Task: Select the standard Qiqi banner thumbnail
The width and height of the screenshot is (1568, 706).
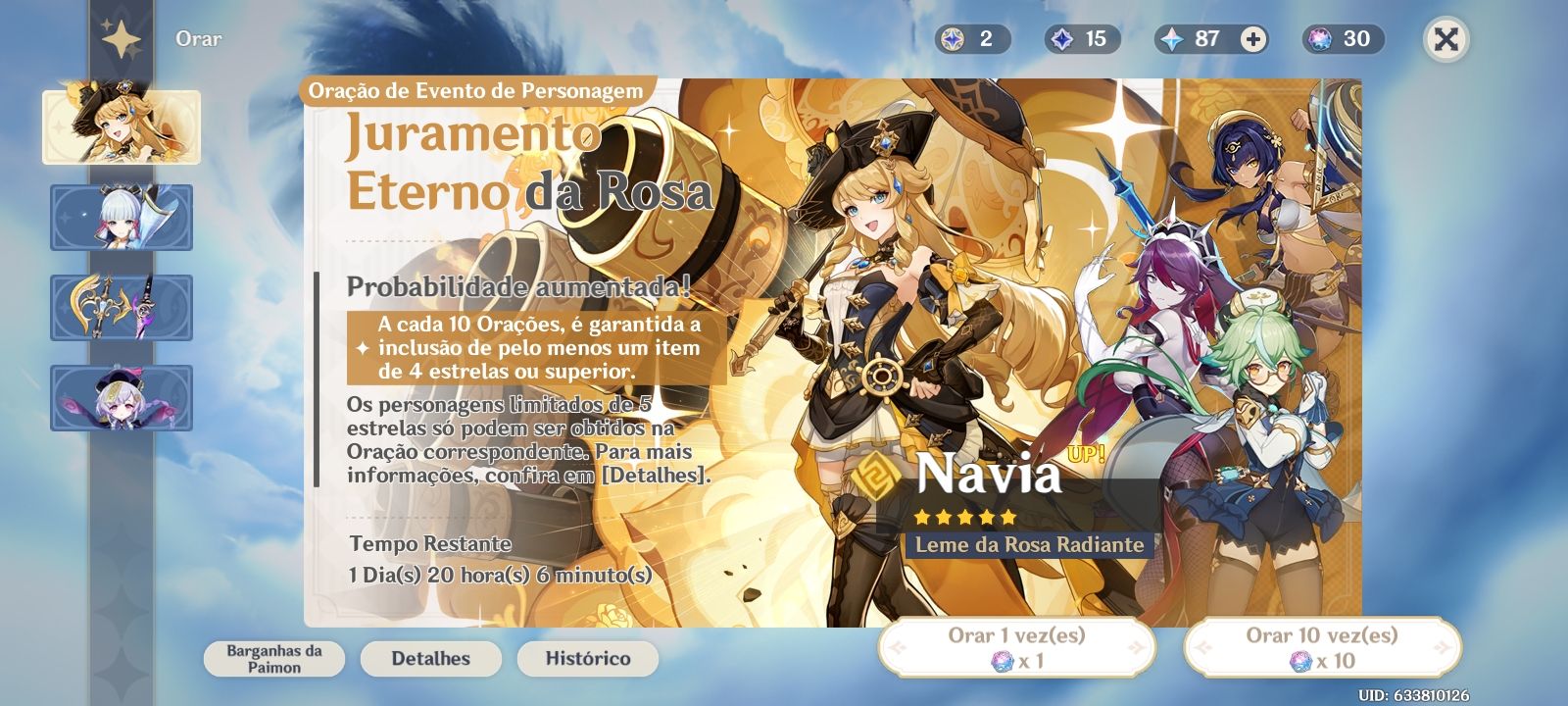Action: 121,396
